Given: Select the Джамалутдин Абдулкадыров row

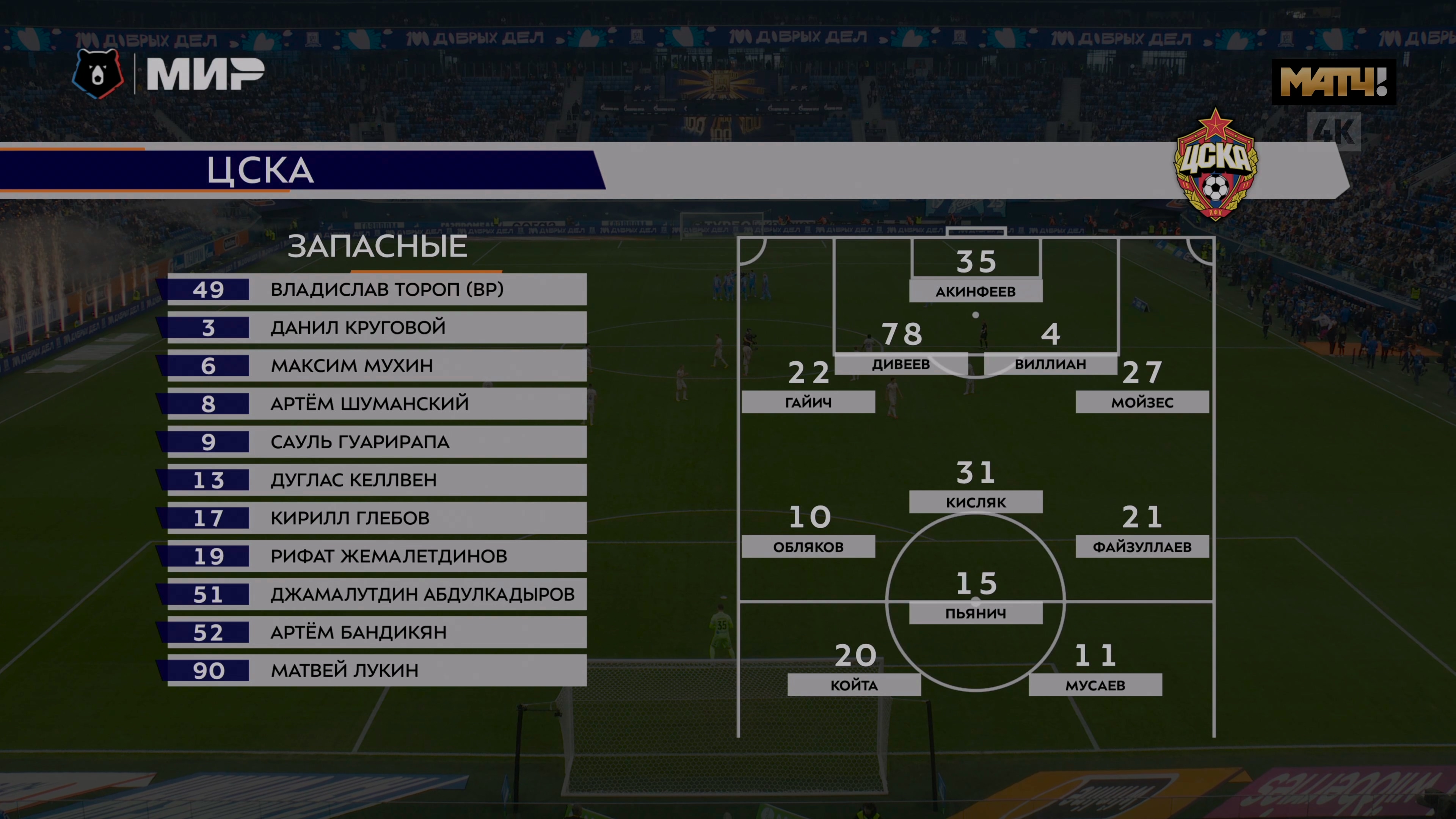Looking at the screenshot, I should [377, 594].
